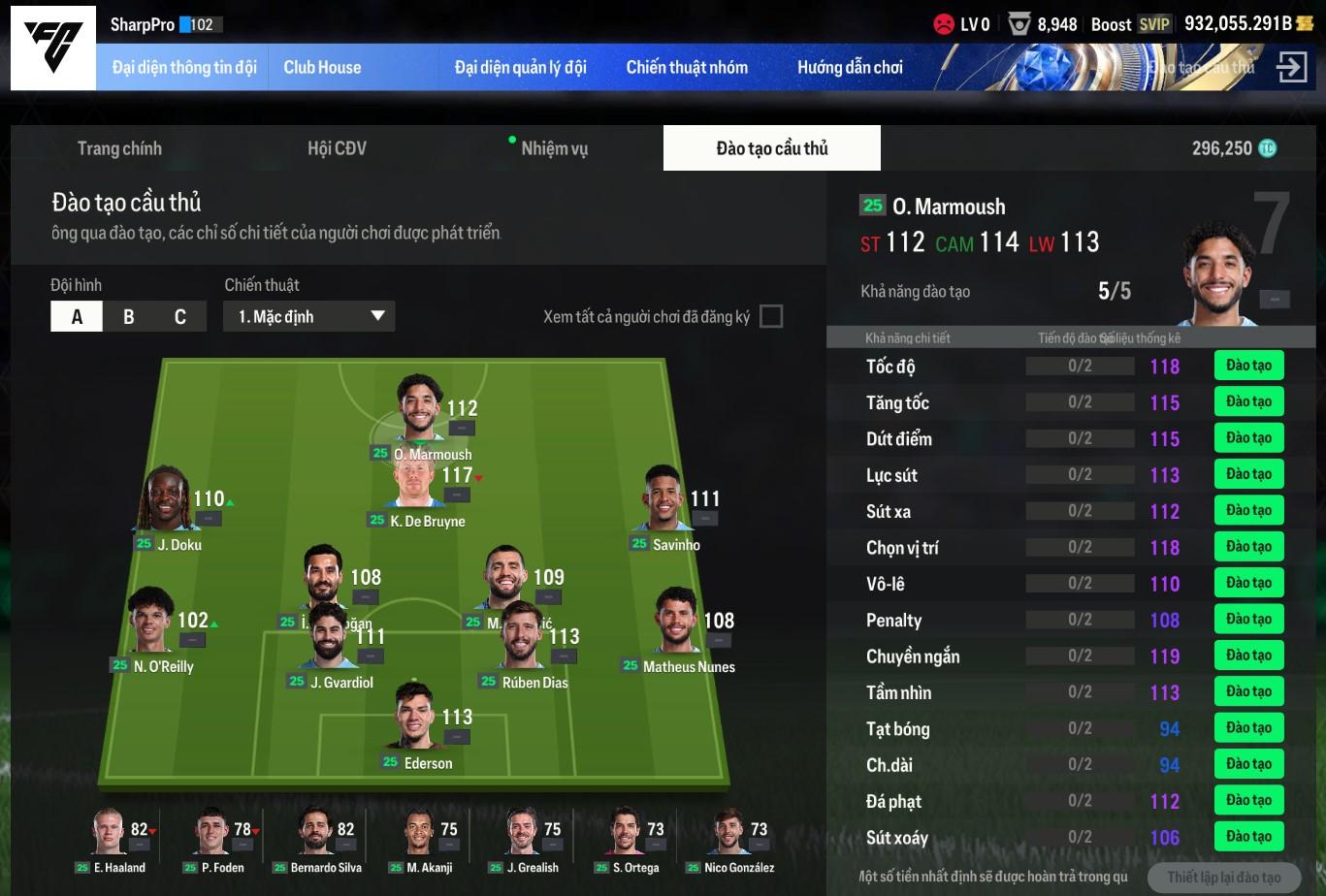Open the Chiến thuật dropdown
This screenshot has height=896, width=1326.
[309, 316]
